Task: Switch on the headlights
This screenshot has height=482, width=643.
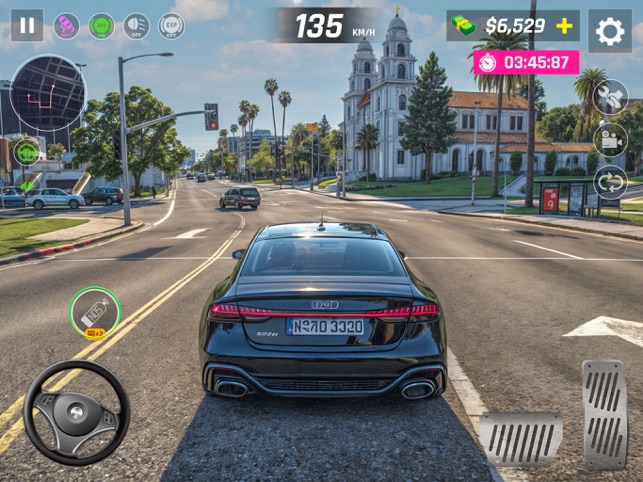Action: point(136,26)
